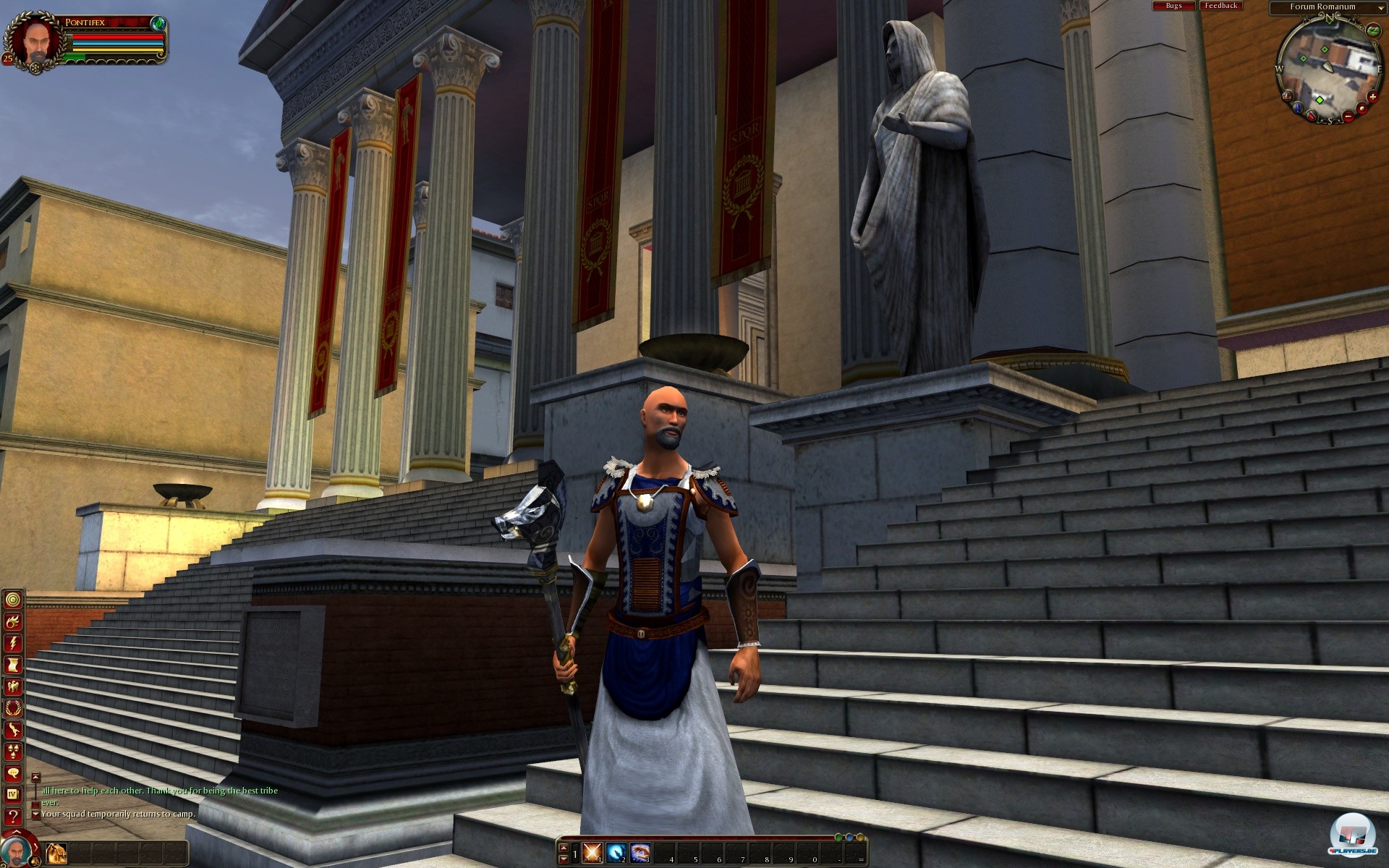Open the lightning bolt menu button

click(x=13, y=643)
